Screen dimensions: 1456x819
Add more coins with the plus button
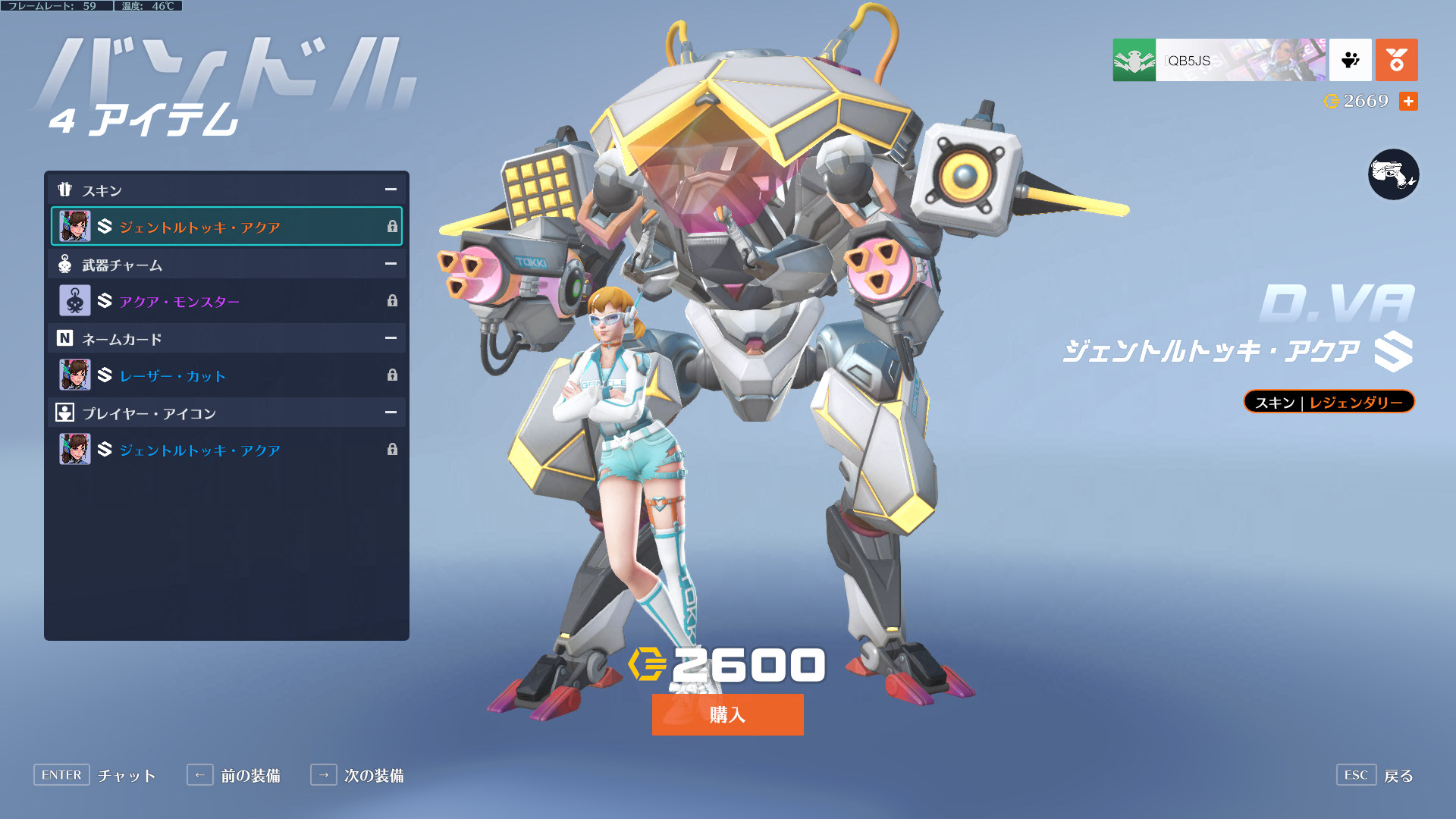click(x=1408, y=101)
